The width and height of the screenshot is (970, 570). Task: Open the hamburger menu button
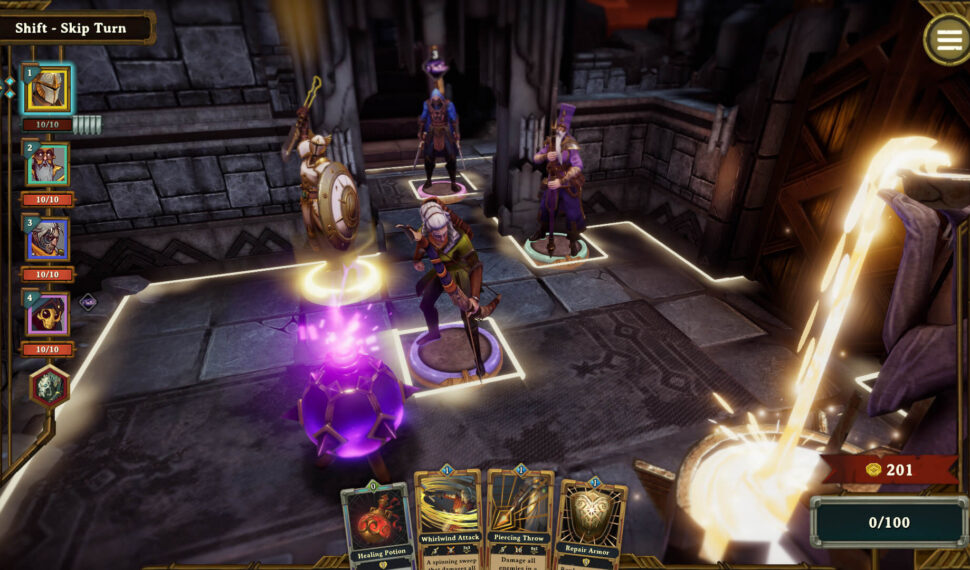(945, 40)
